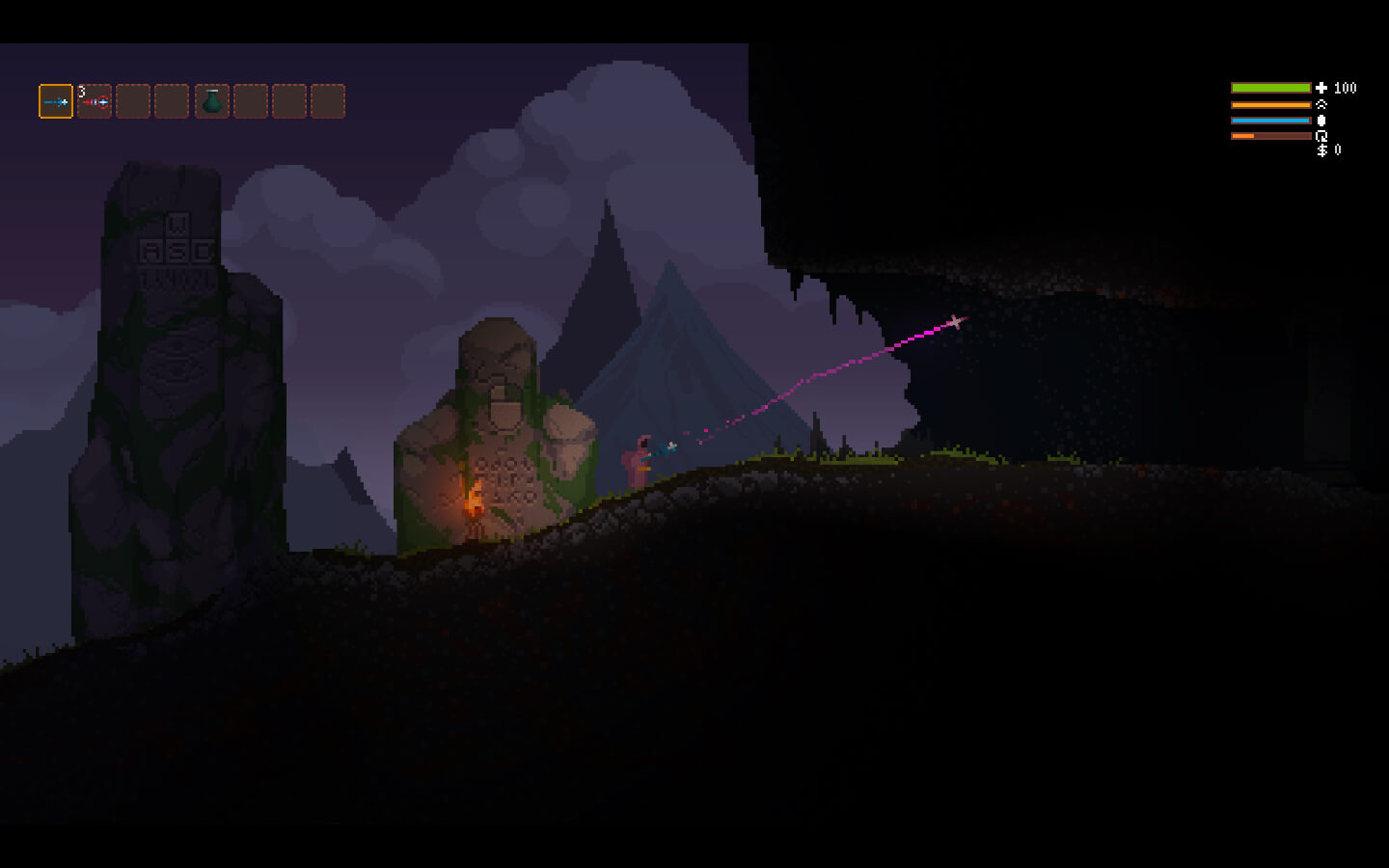Screen dimensions: 1389x868
Task: Select the green potion flask slot
Action: coord(212,101)
